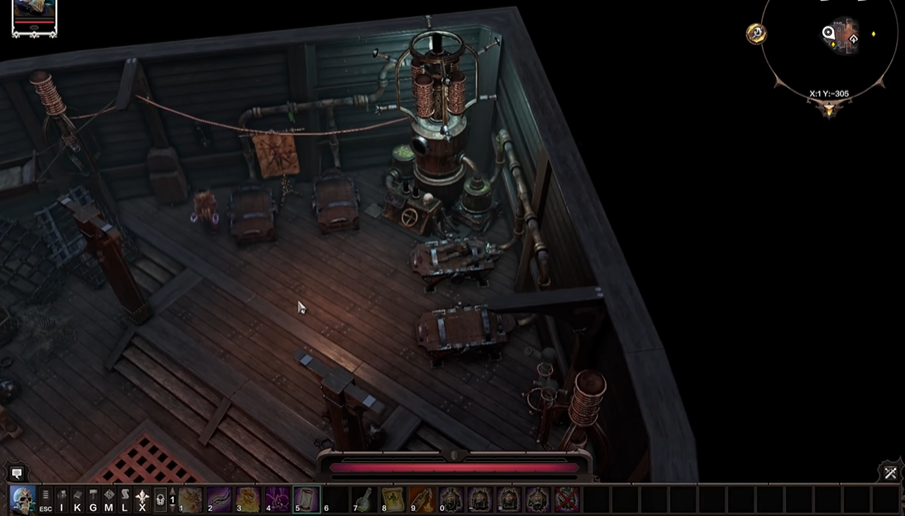Image resolution: width=905 pixels, height=516 pixels.
Task: Open the crafting panel with the G button
Action: pos(93,499)
